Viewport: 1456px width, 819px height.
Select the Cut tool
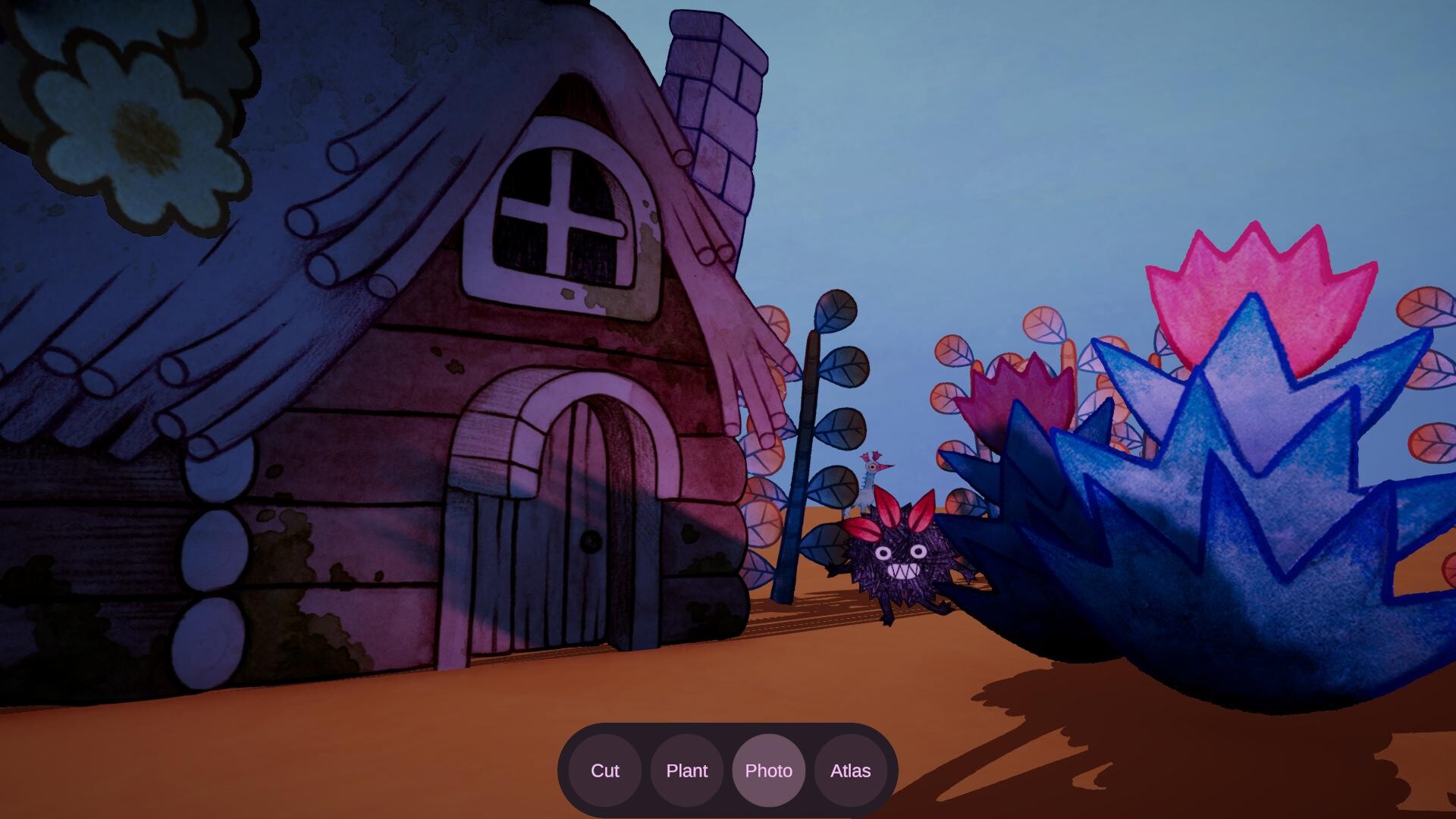[604, 770]
